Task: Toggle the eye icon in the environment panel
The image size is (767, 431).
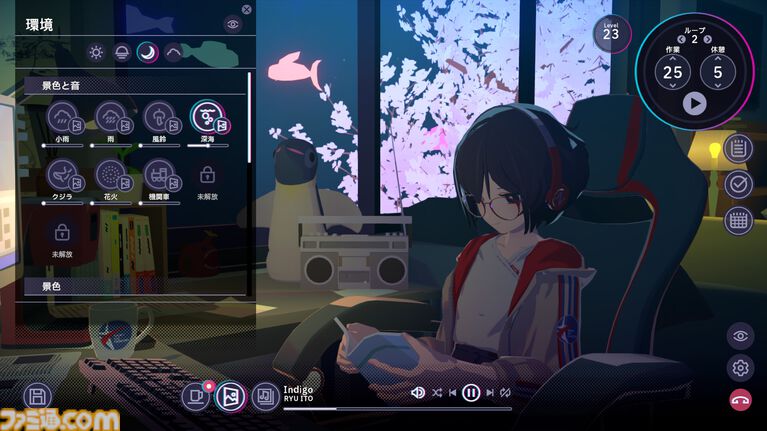Action: point(233,24)
